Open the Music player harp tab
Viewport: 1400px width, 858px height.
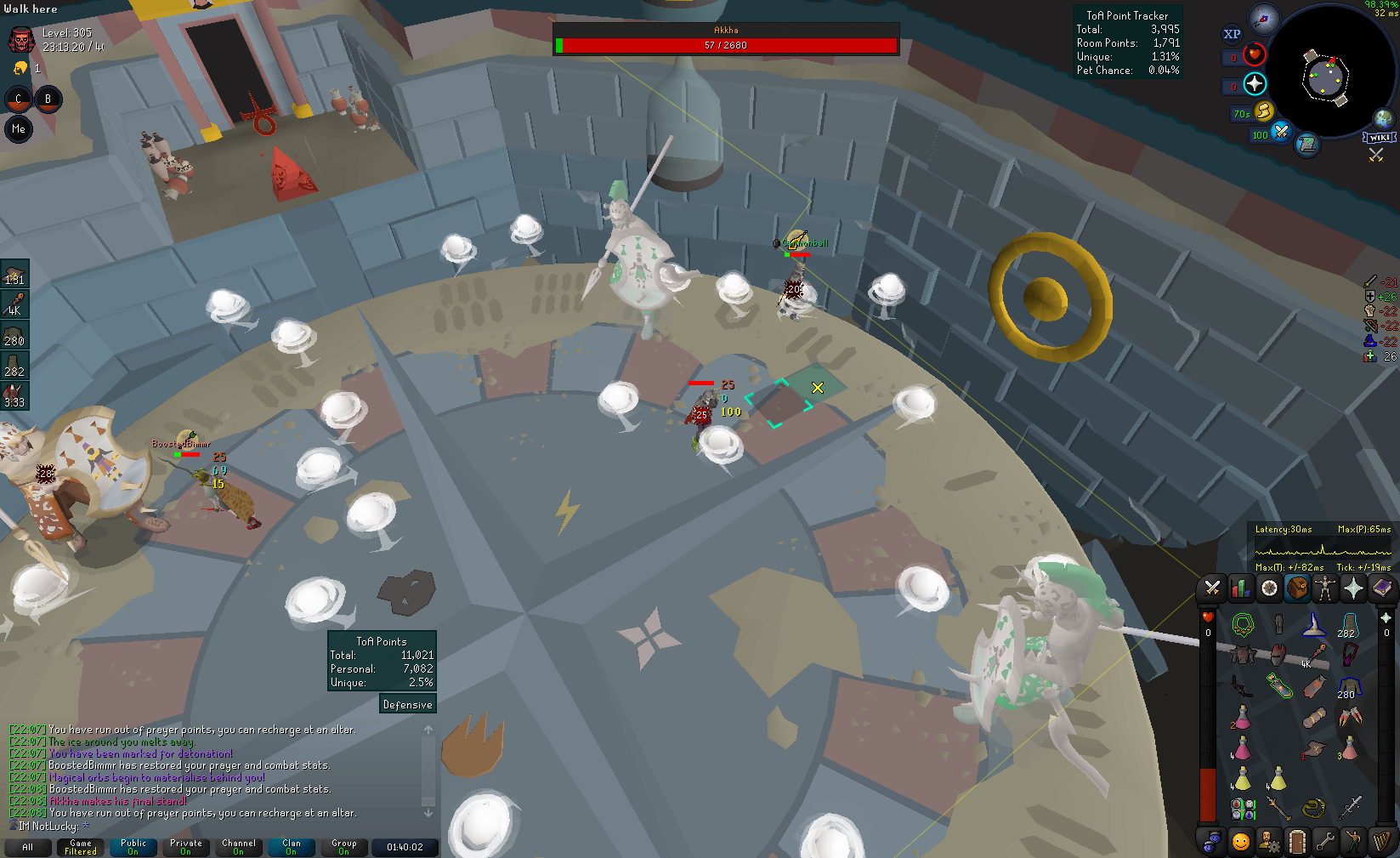click(x=1382, y=842)
